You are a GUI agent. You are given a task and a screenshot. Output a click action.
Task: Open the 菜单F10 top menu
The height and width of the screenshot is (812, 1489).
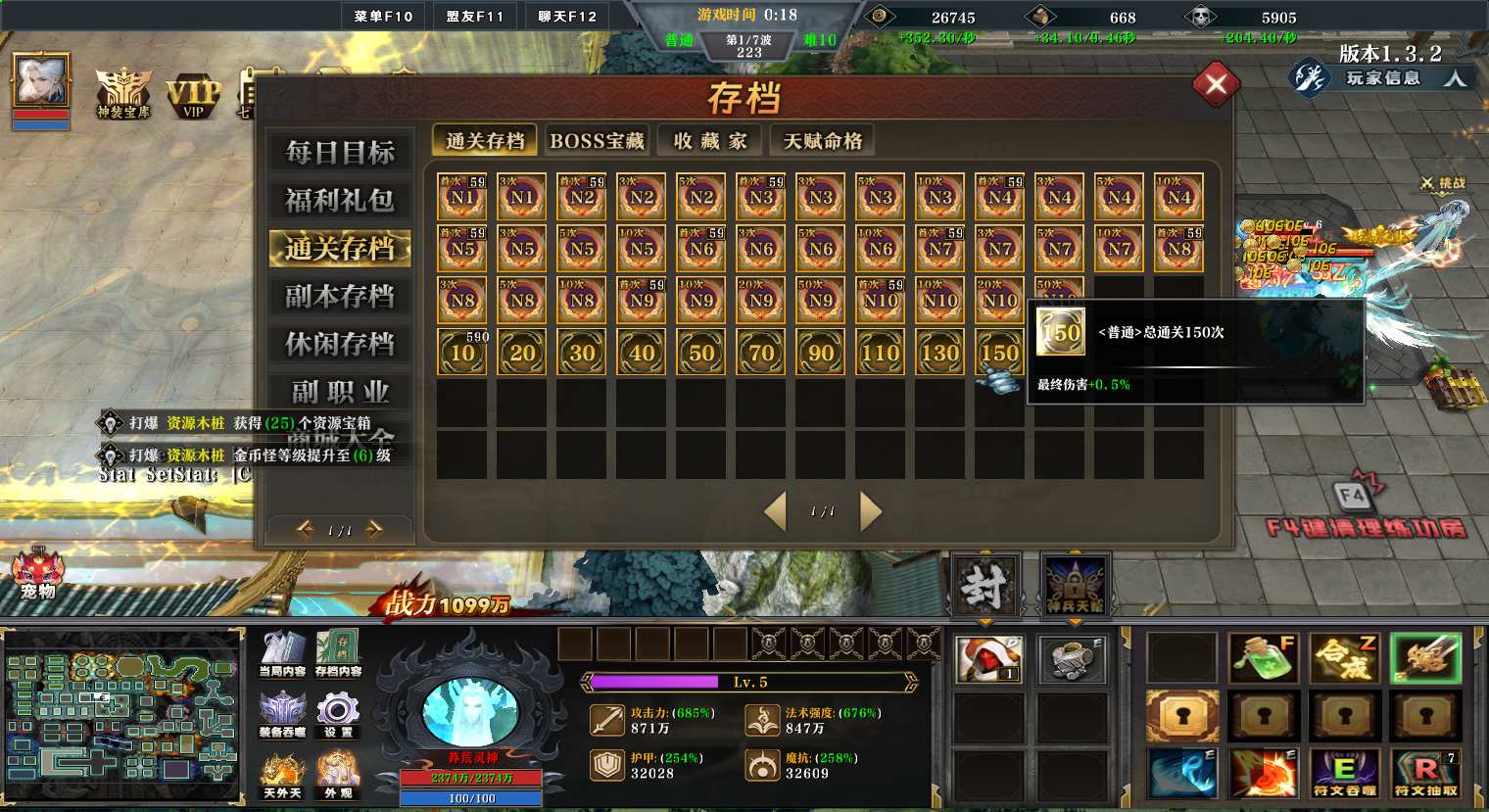pyautogui.click(x=383, y=16)
